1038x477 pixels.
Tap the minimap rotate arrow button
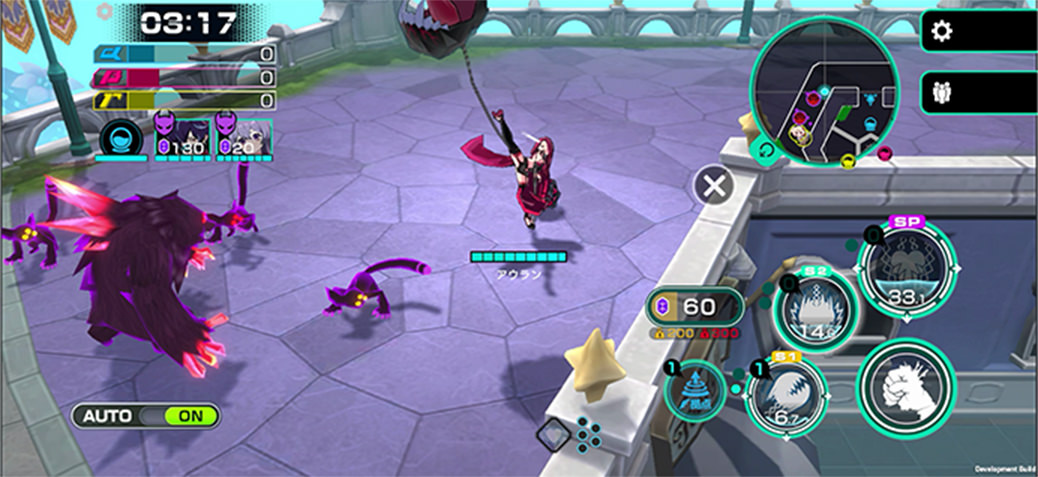pyautogui.click(x=765, y=151)
